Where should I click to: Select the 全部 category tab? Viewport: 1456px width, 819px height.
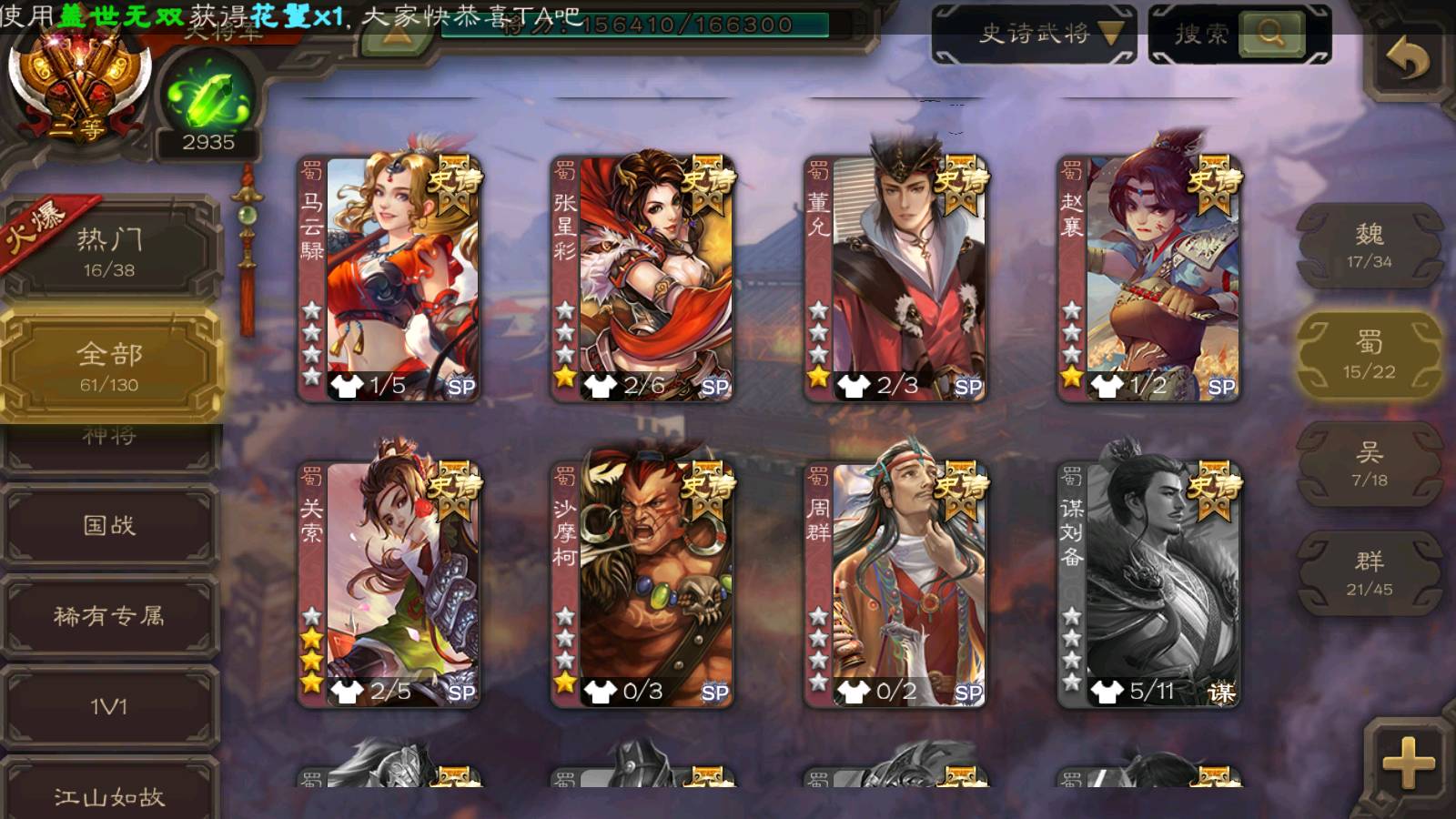coord(109,366)
